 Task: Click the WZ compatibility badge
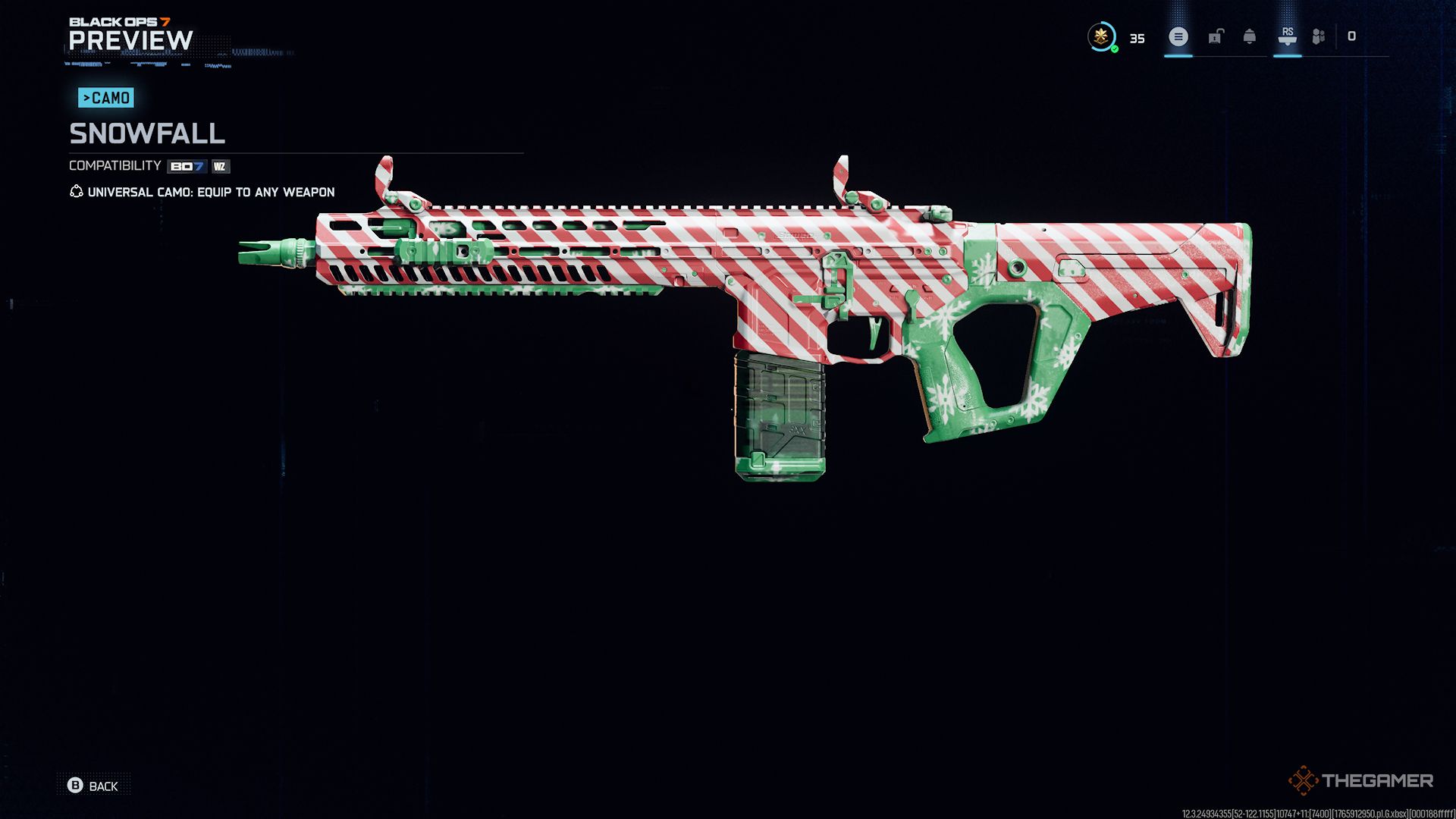[x=220, y=167]
